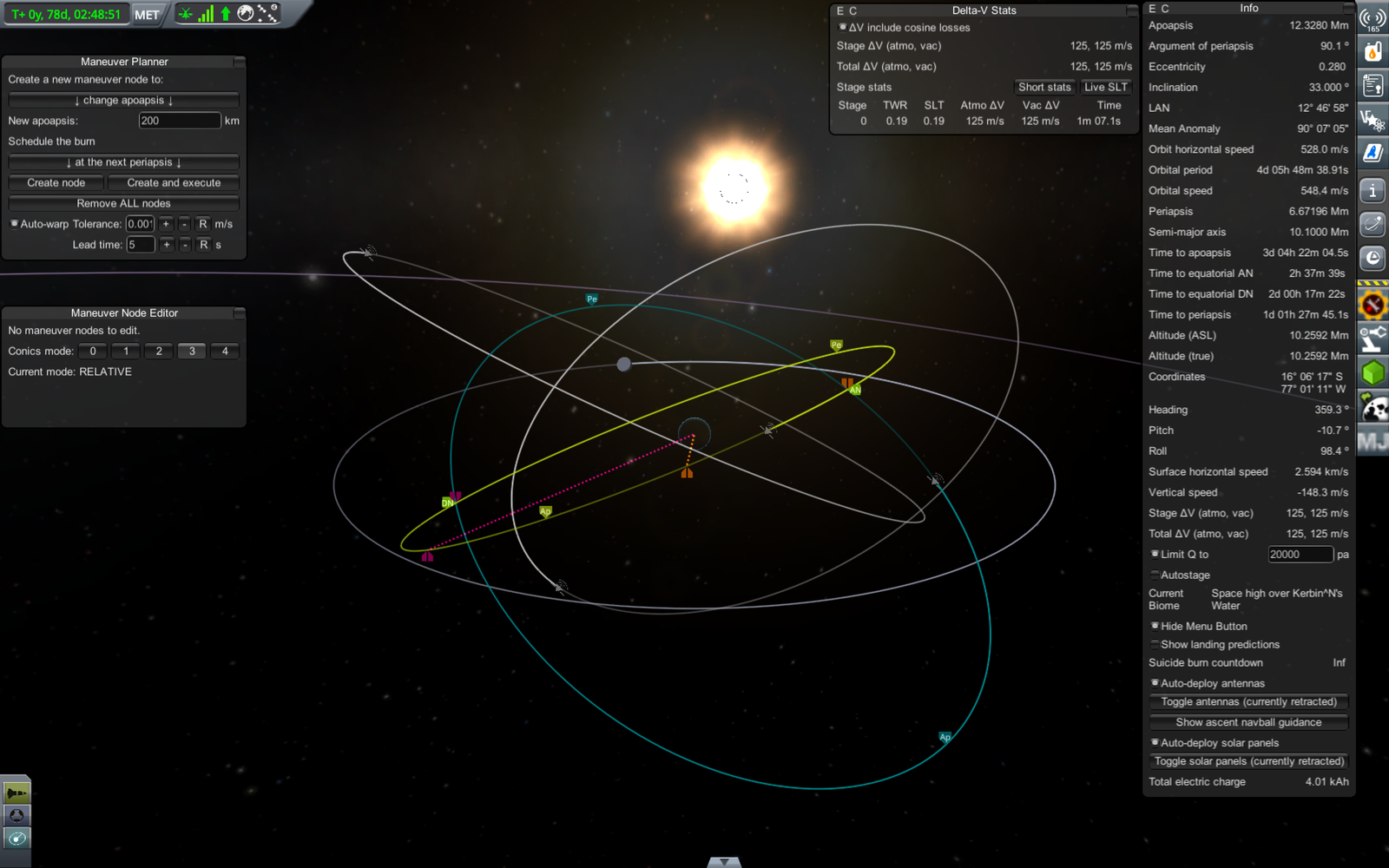Viewport: 1389px width, 868px height.
Task: Open the MechJeb MJ toolbar menu
Action: [x=1373, y=443]
